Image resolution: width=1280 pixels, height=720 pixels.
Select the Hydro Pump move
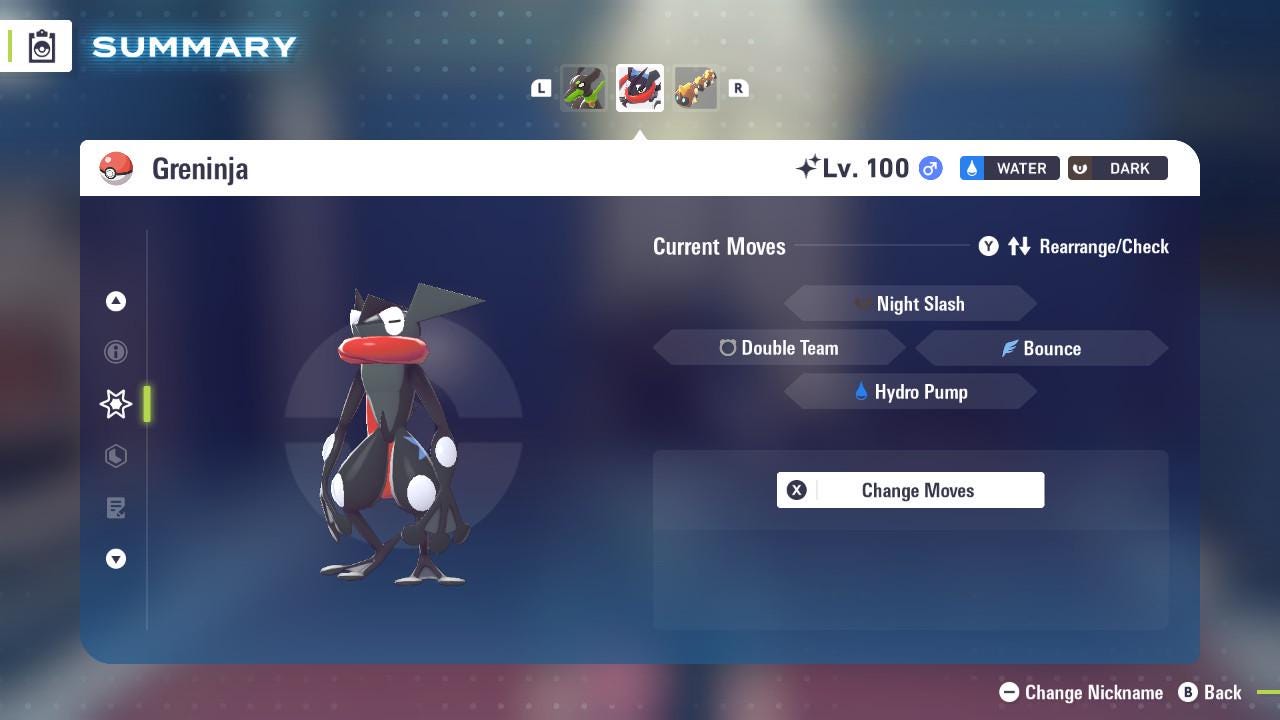(x=910, y=392)
